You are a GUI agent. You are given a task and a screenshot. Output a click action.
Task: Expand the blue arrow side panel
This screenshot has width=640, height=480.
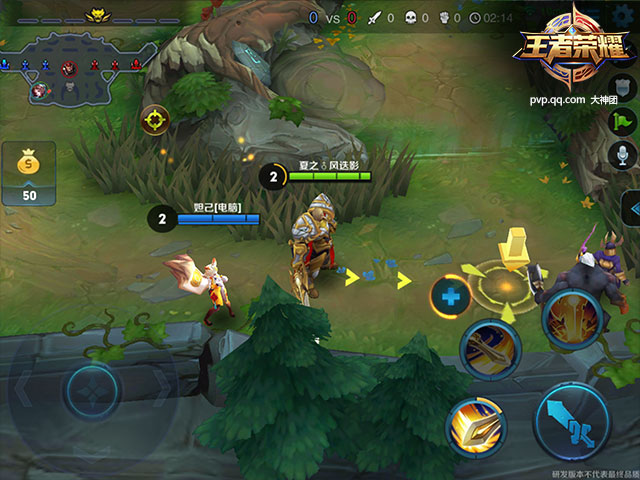pyautogui.click(x=630, y=208)
